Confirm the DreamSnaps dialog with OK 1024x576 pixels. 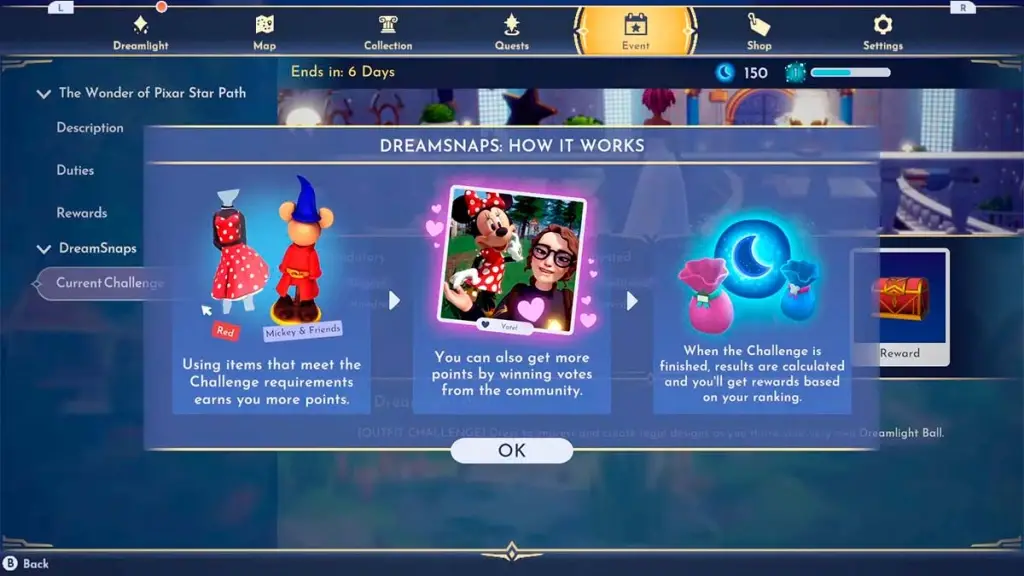(x=511, y=450)
